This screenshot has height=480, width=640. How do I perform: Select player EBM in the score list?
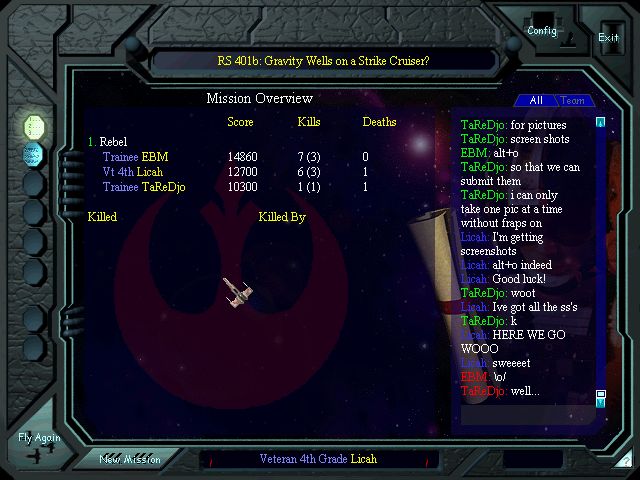coord(155,157)
